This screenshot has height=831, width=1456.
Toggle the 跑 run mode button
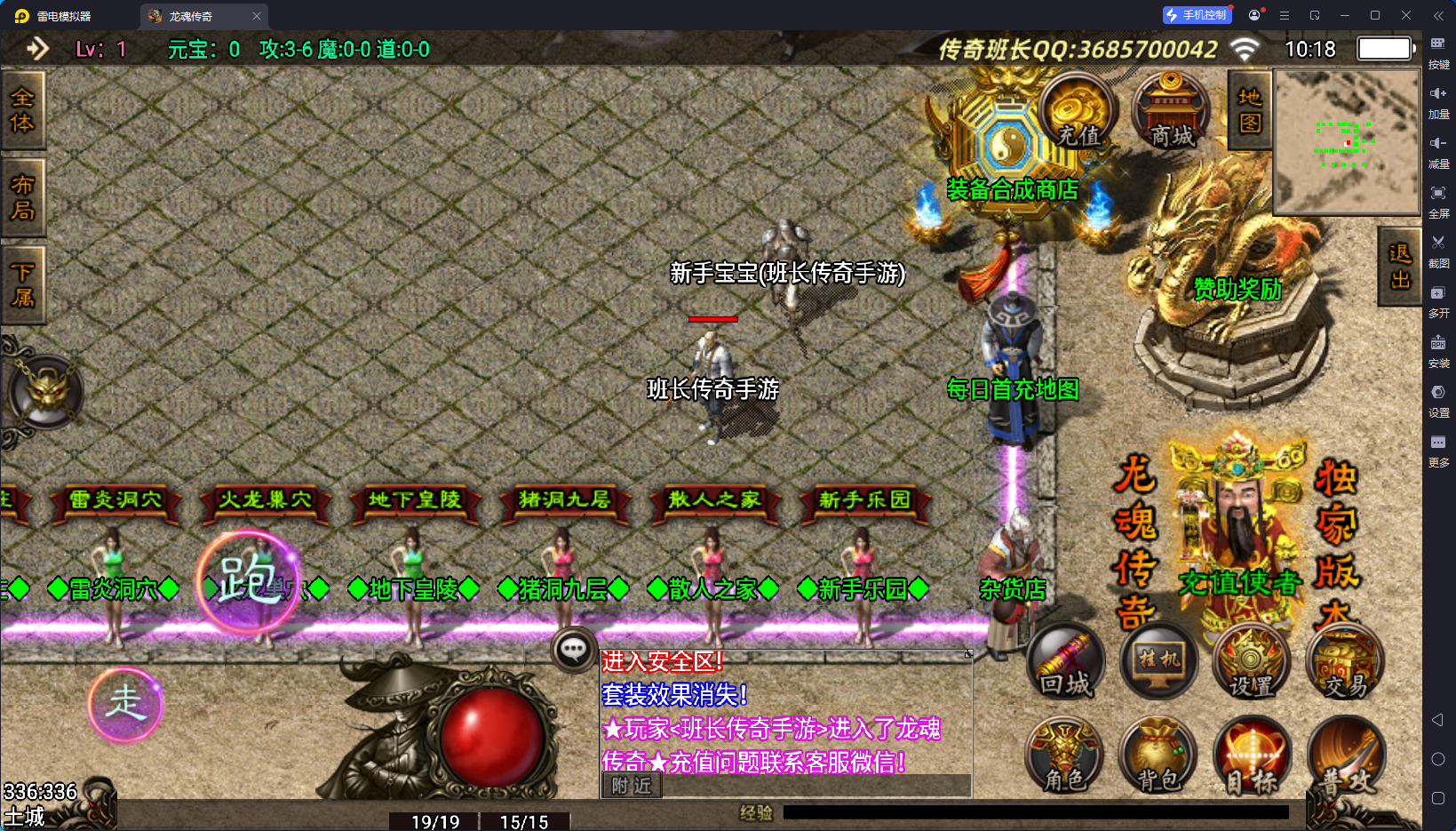coord(249,581)
